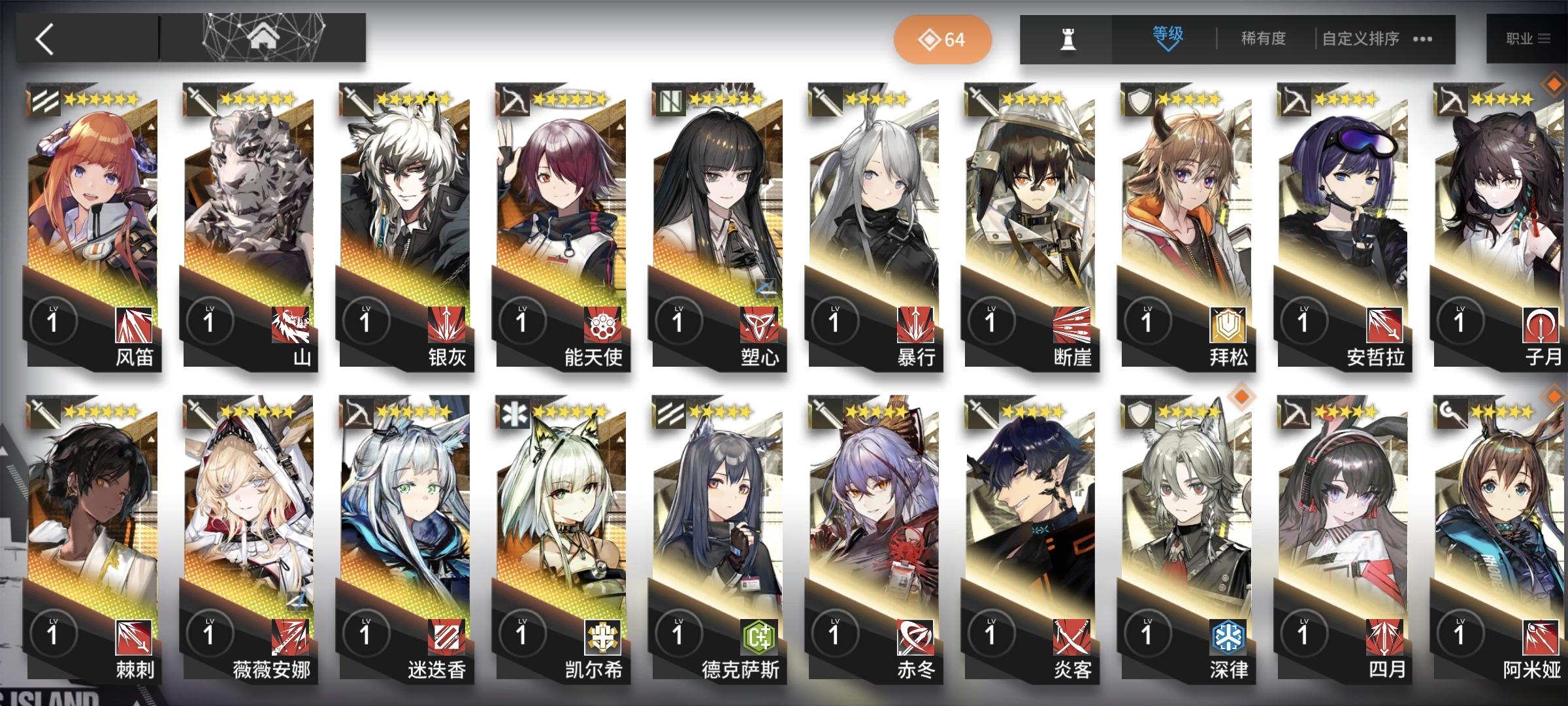
Task: Select the sniper class icon on 能天使's card
Action: 514,98
